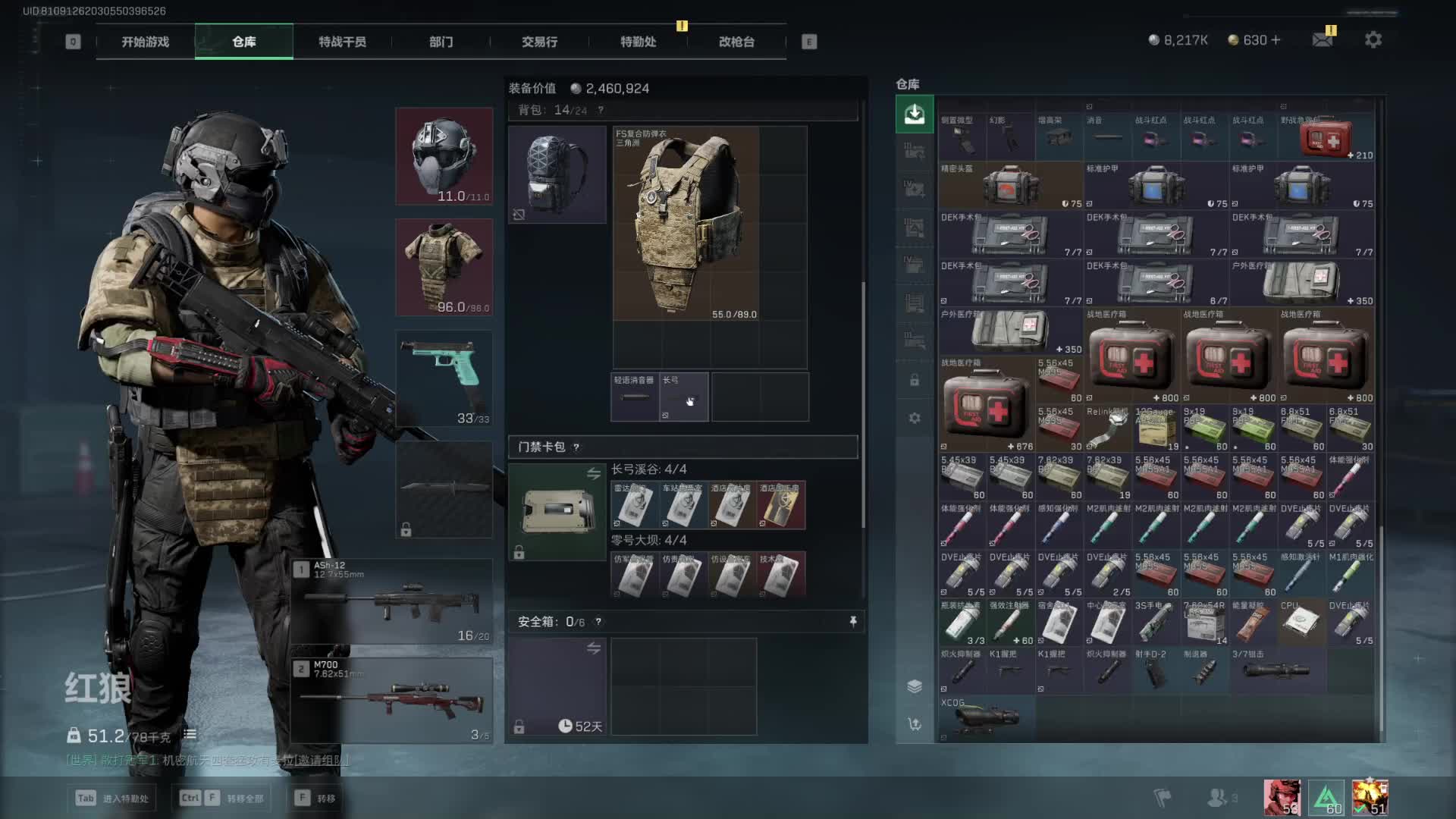Image resolution: width=1456 pixels, height=819 pixels.
Task: Select the 特勤处 tab
Action: point(638,42)
